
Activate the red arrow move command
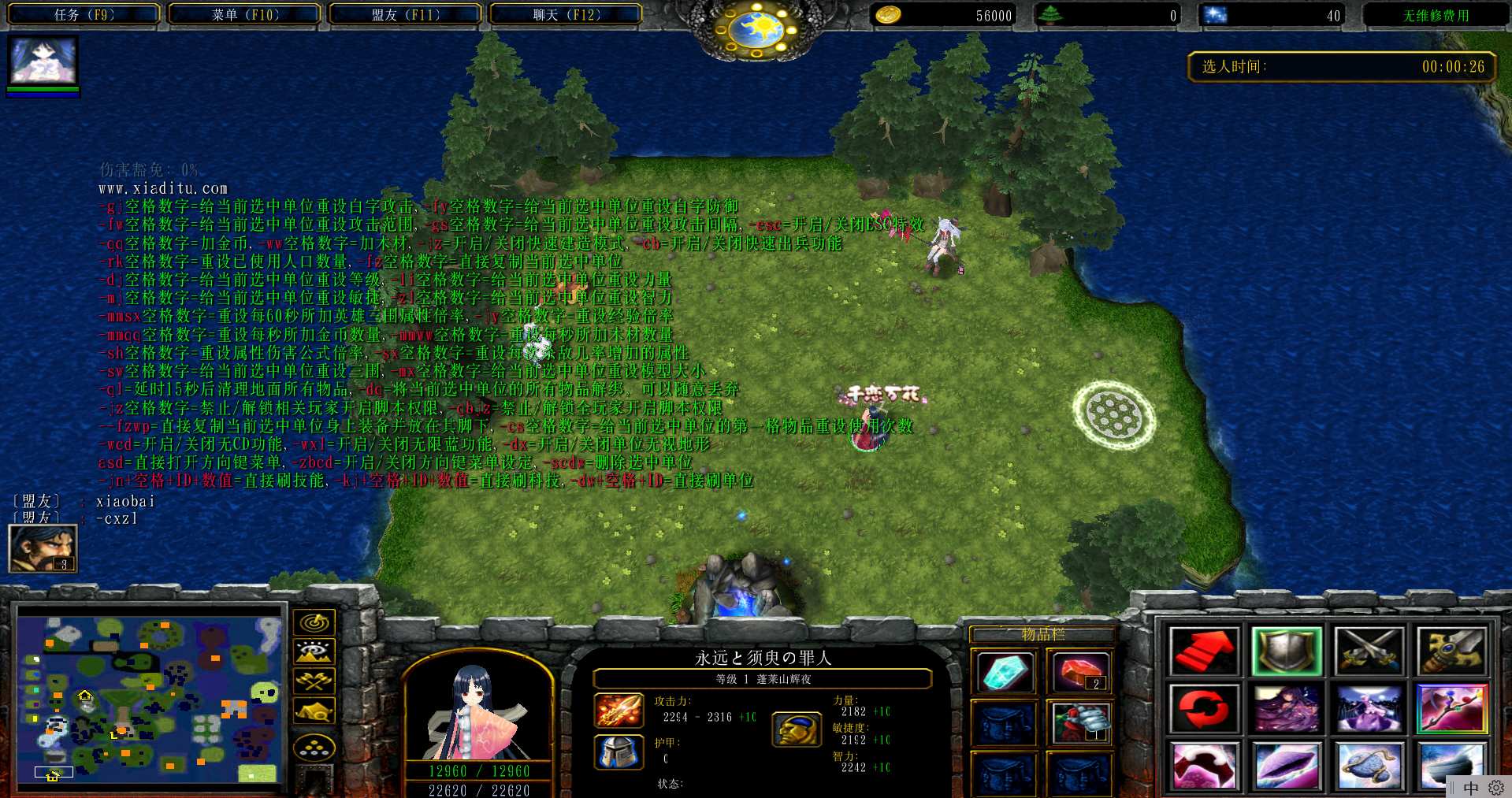[1203, 651]
